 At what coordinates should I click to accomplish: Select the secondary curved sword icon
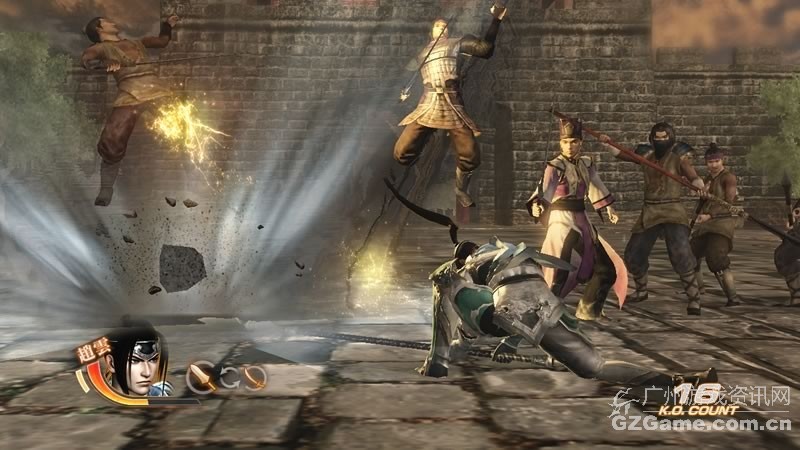pos(255,377)
